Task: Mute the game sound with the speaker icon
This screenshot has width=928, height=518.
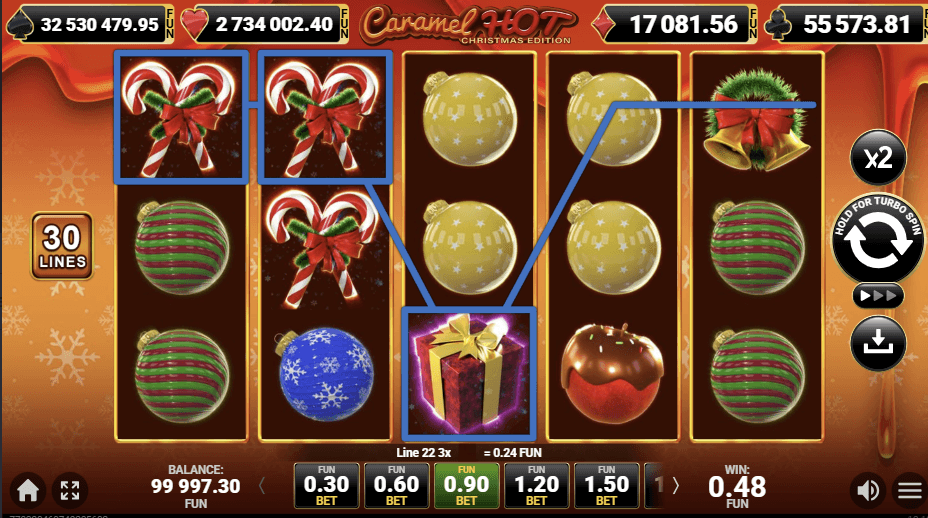Action: (x=867, y=490)
